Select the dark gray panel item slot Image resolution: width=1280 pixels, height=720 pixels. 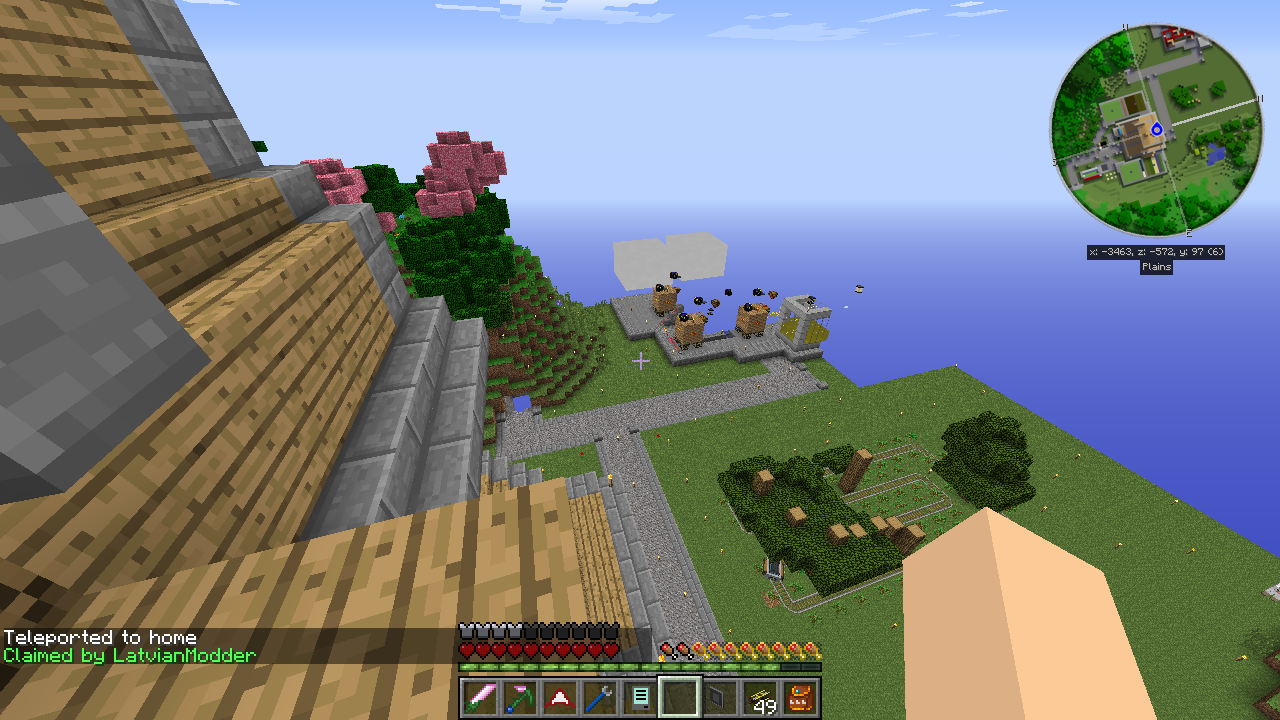[x=719, y=698]
